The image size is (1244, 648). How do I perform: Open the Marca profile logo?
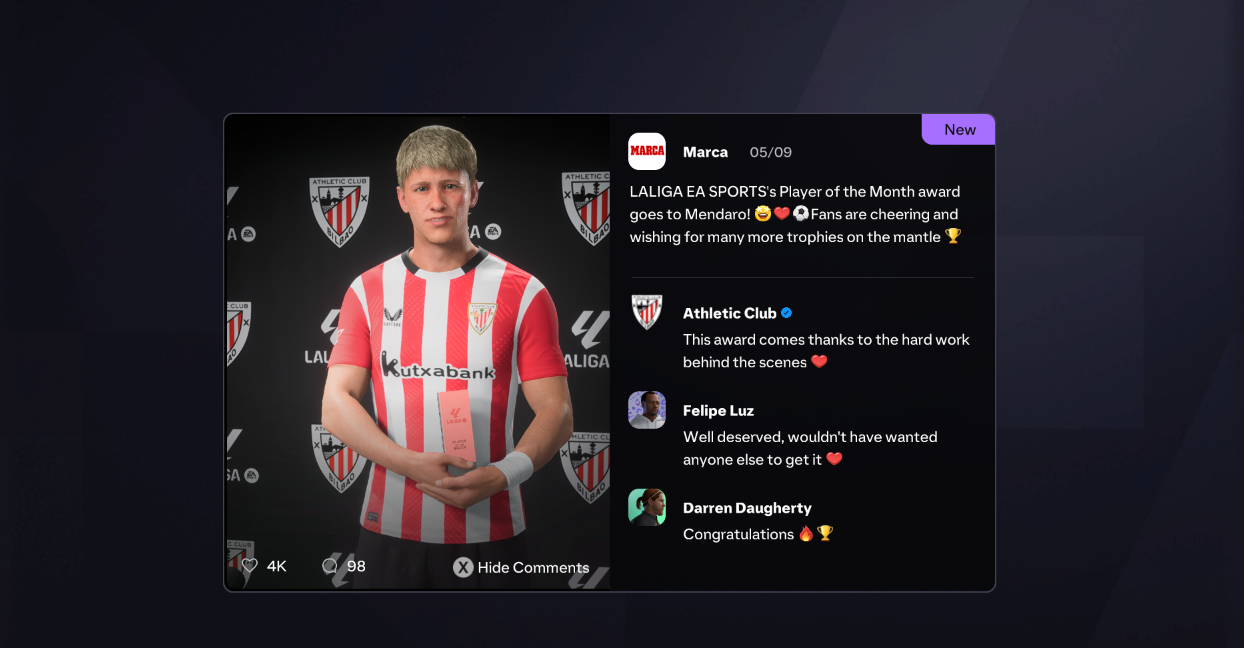(647, 152)
